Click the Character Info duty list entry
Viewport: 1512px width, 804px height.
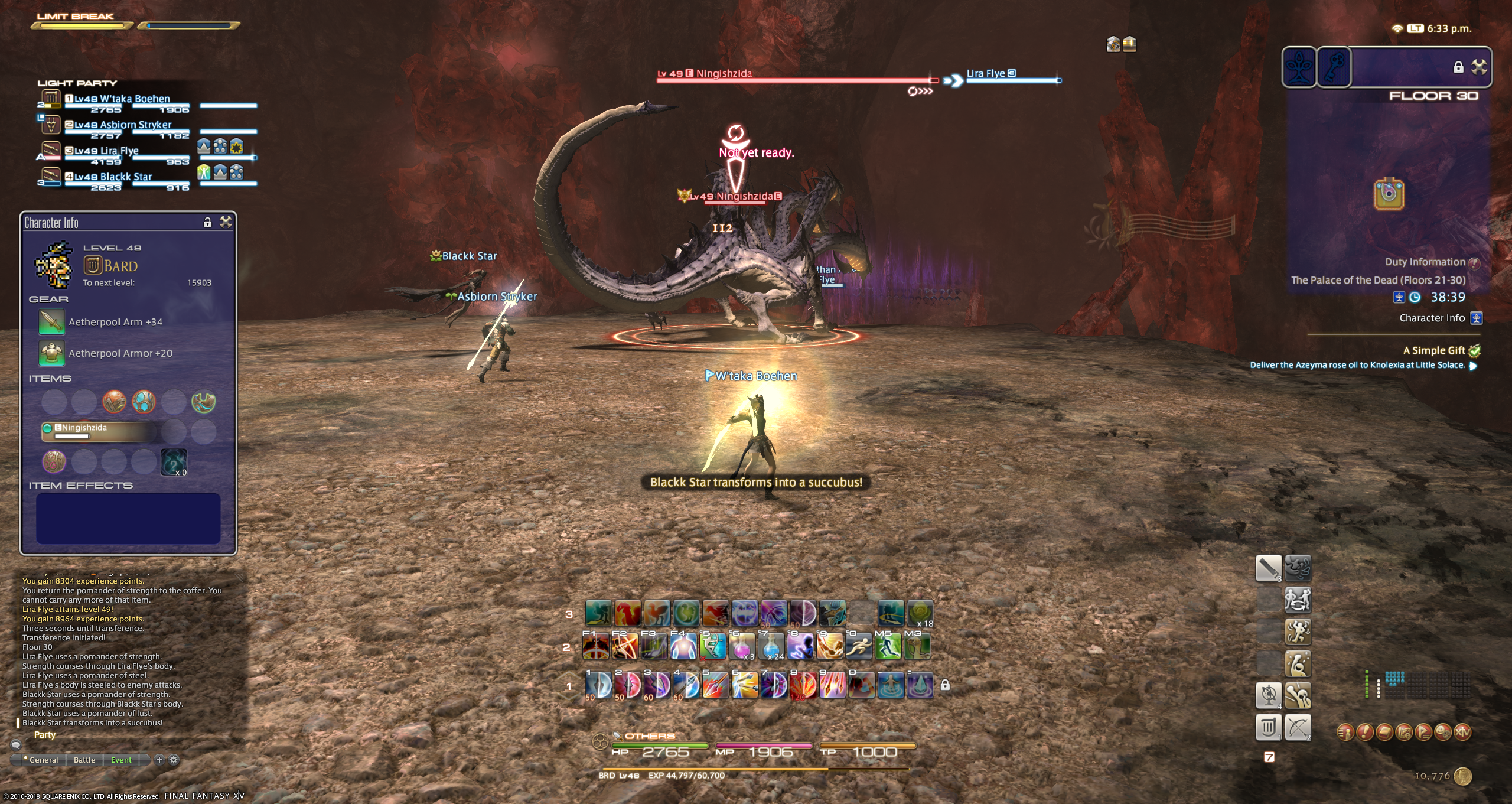pyautogui.click(x=1432, y=318)
